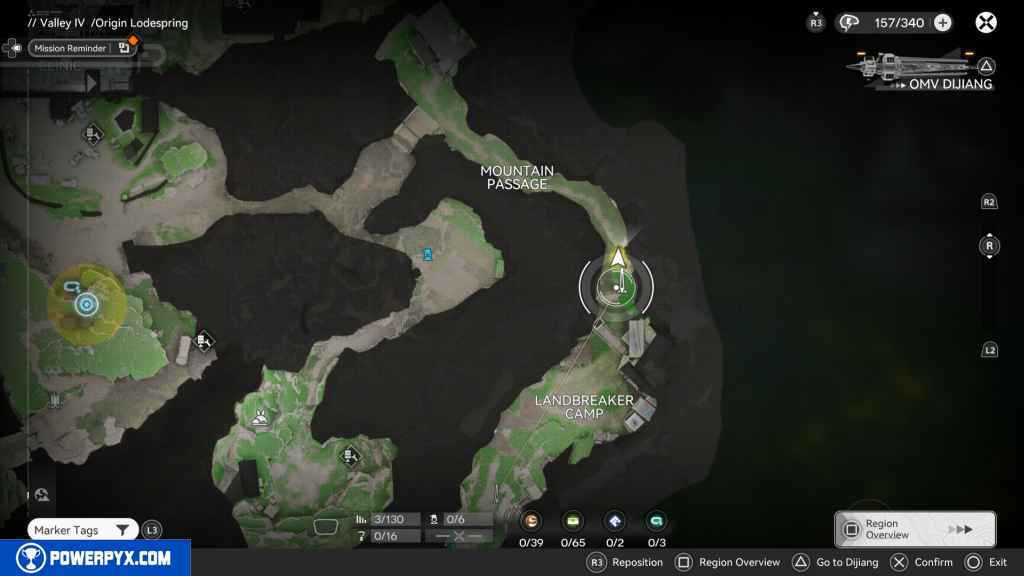This screenshot has height=576, width=1024.
Task: Select the blue teleport marker on the map
Action: pos(428,255)
